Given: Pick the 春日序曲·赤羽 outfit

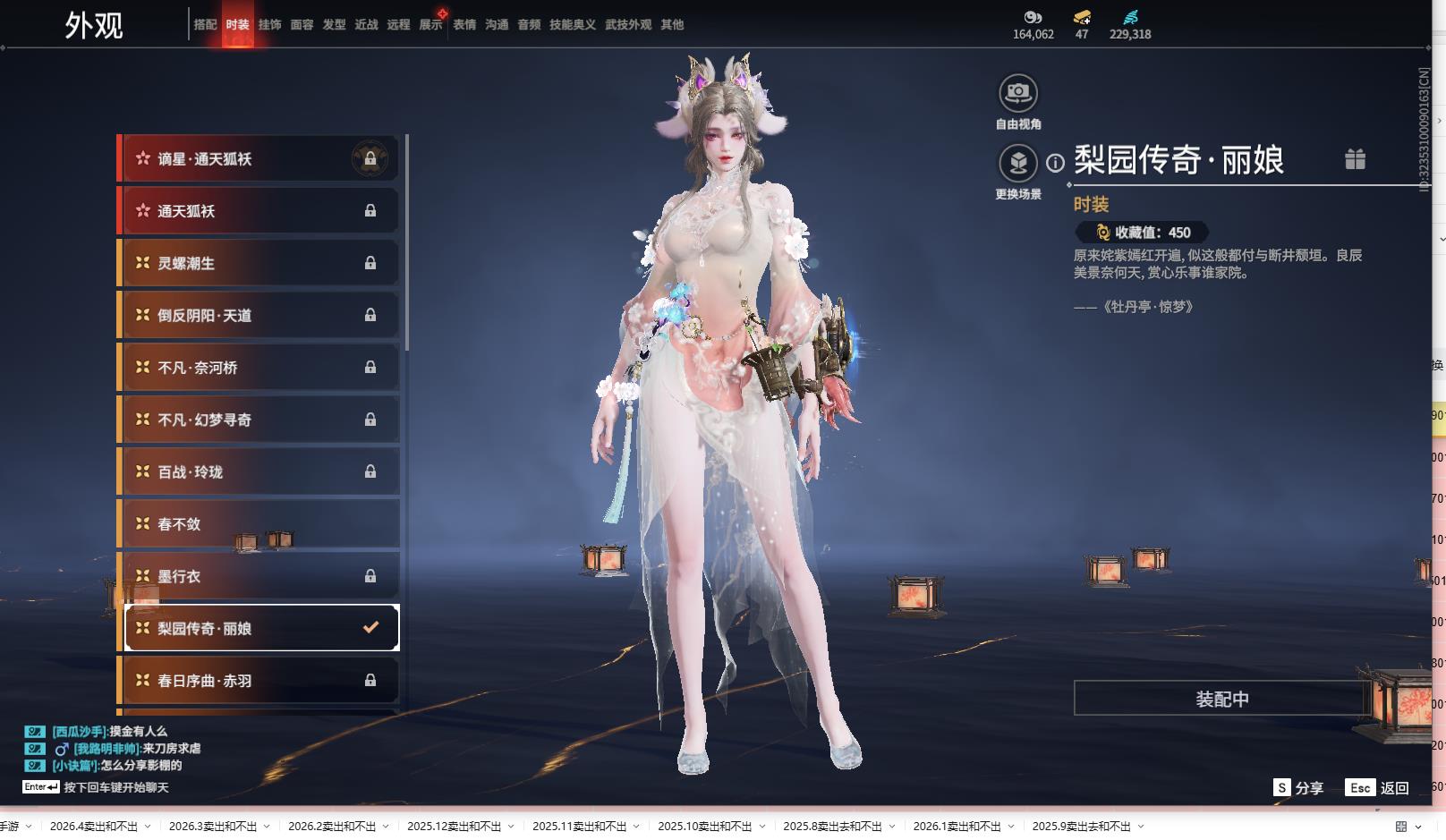Looking at the screenshot, I should coord(259,681).
